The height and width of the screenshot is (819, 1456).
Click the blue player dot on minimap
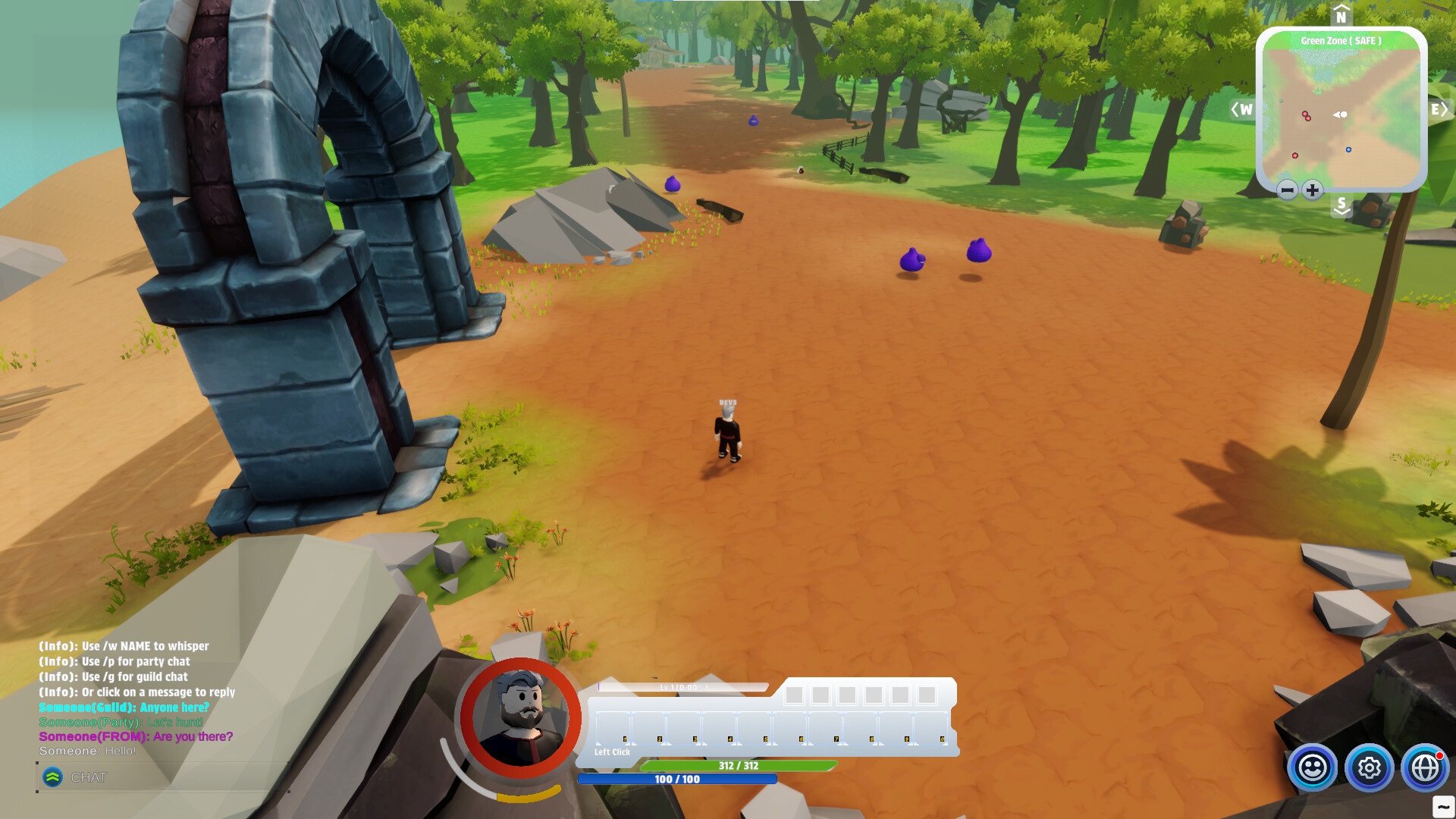[1348, 149]
